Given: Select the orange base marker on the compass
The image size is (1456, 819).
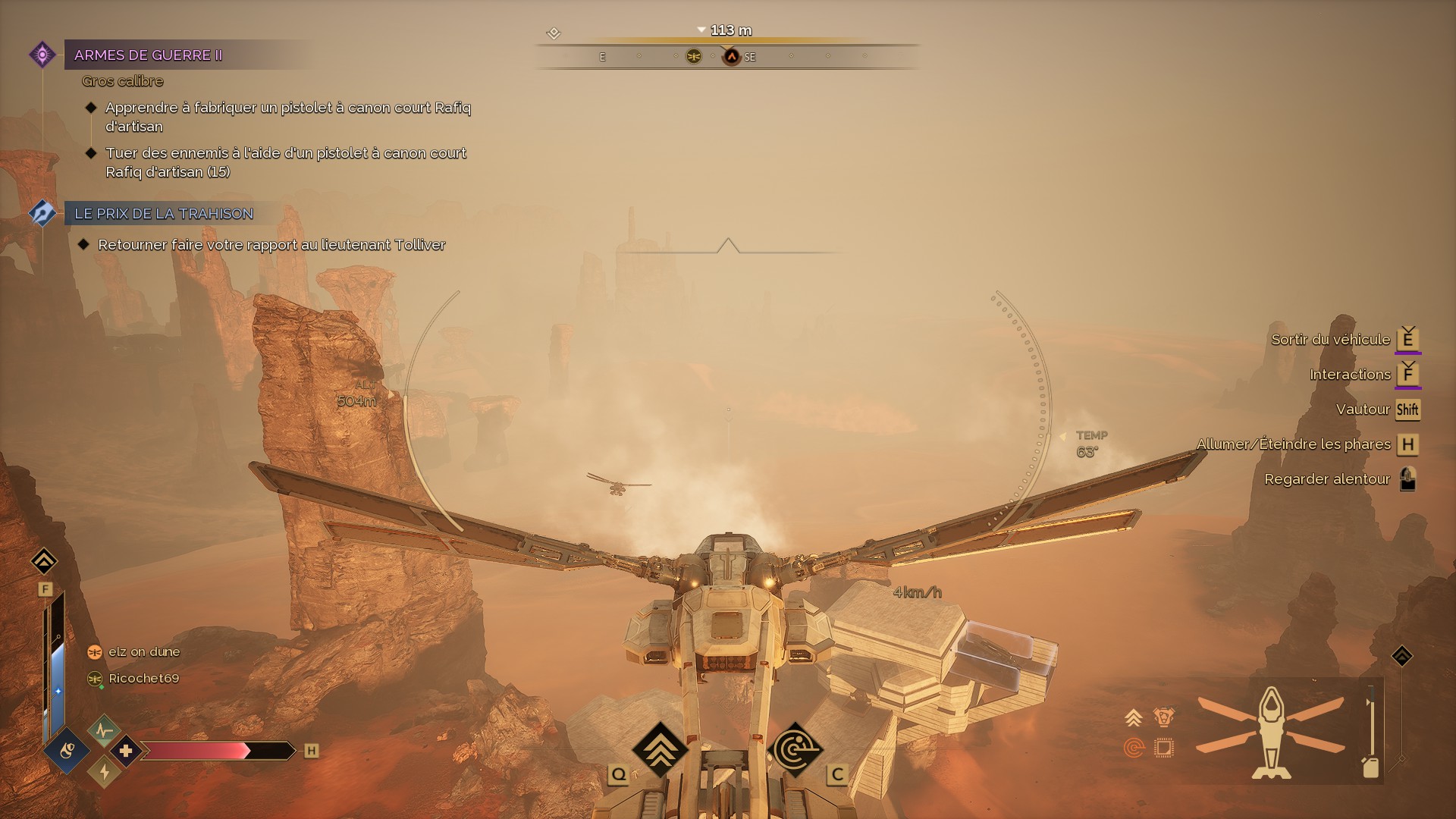Looking at the screenshot, I should pyautogui.click(x=731, y=57).
